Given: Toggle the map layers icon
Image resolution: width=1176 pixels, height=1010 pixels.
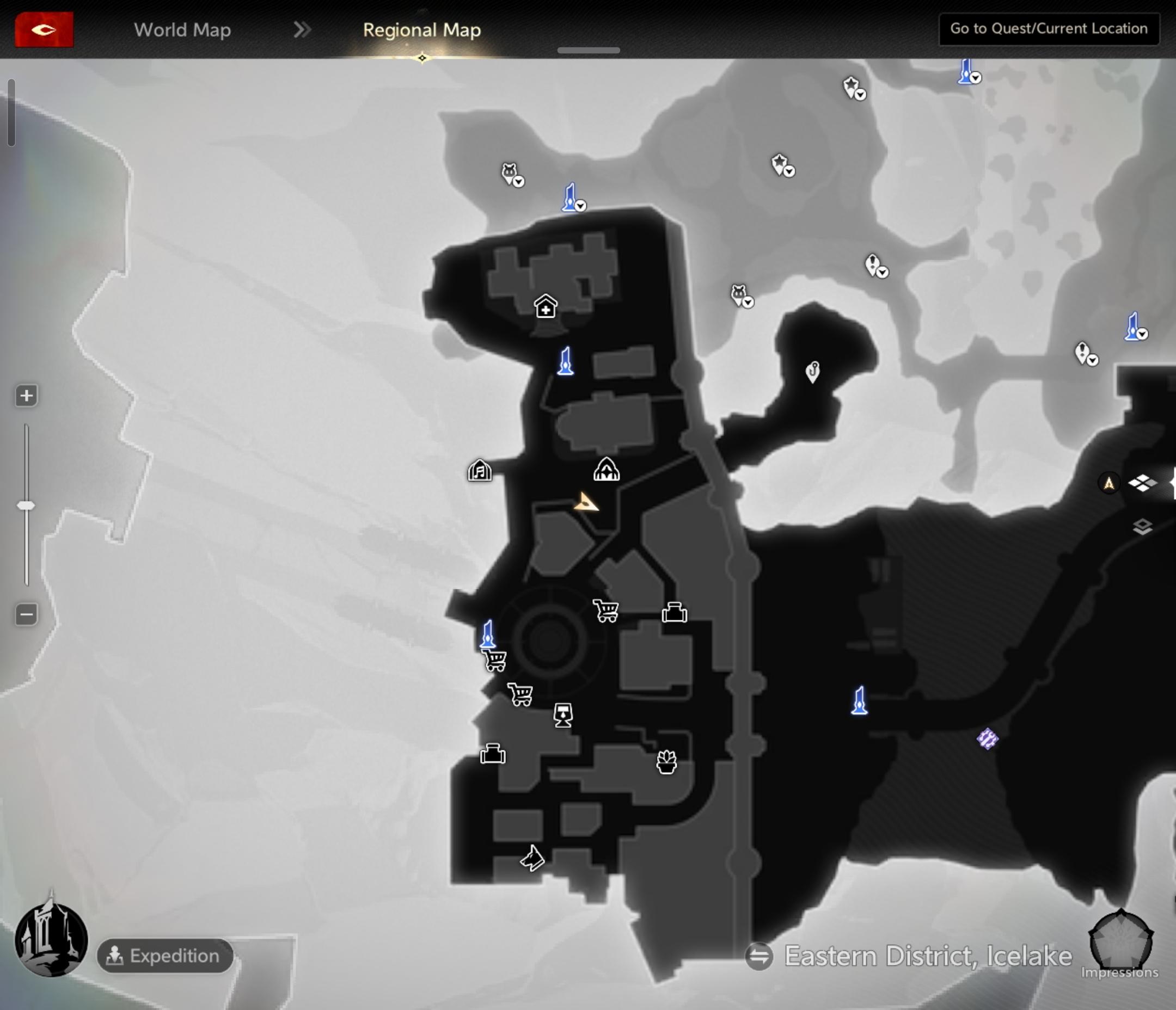Looking at the screenshot, I should tap(1142, 527).
